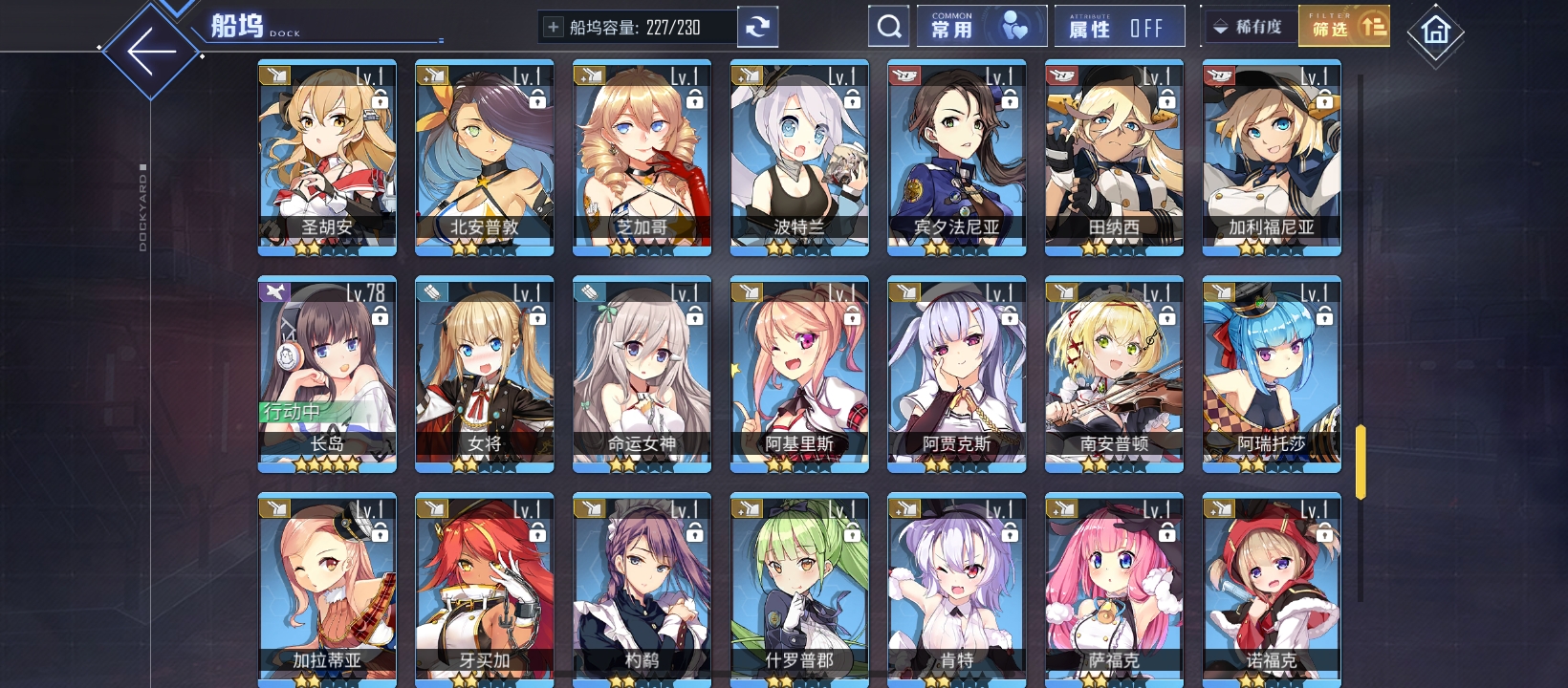Select the 圣胡安 ship card
Screen dimensions: 1568x688
tap(327, 158)
